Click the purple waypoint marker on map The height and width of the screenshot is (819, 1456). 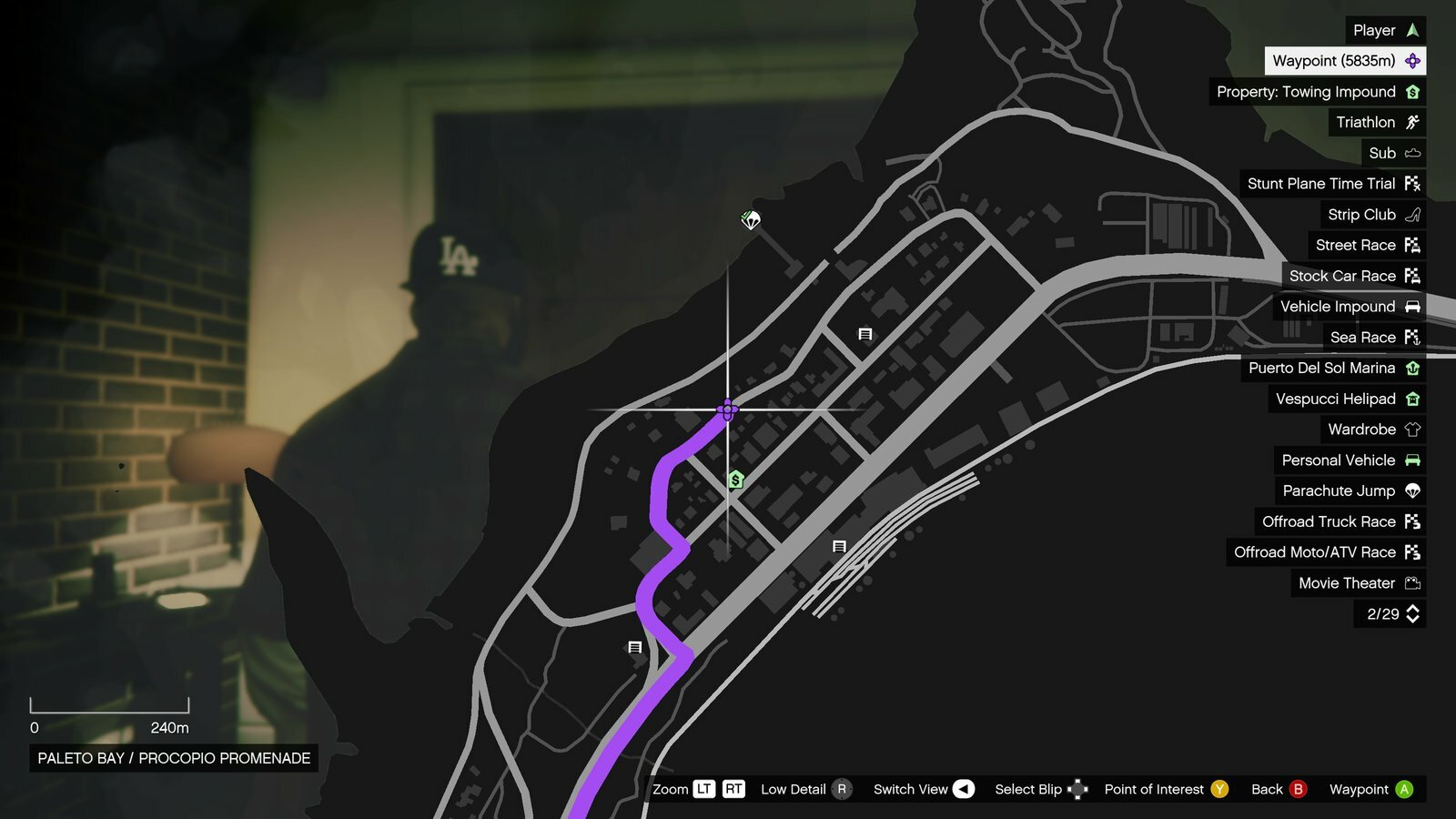click(x=727, y=410)
